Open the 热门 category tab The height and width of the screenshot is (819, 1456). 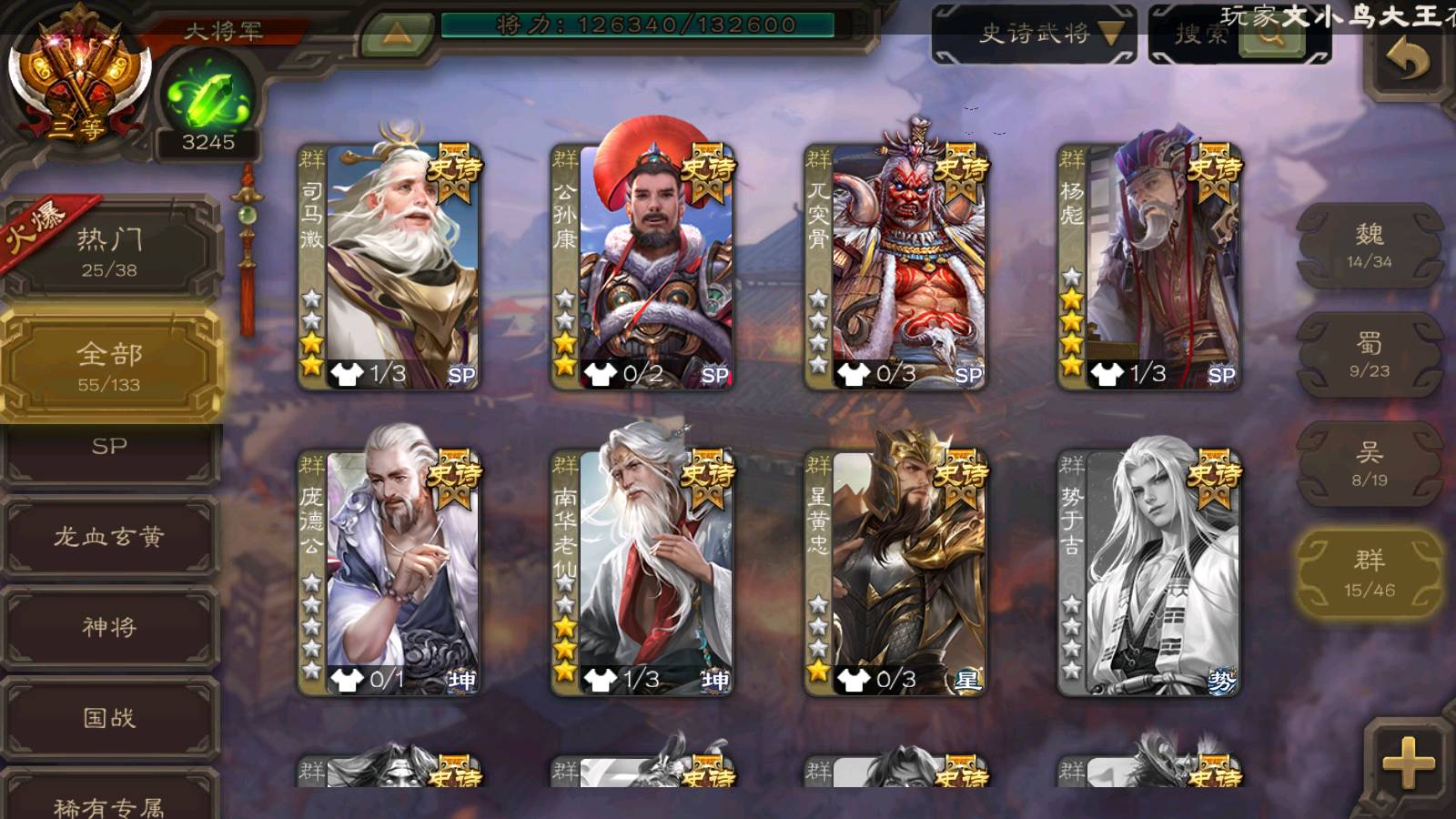[x=110, y=252]
